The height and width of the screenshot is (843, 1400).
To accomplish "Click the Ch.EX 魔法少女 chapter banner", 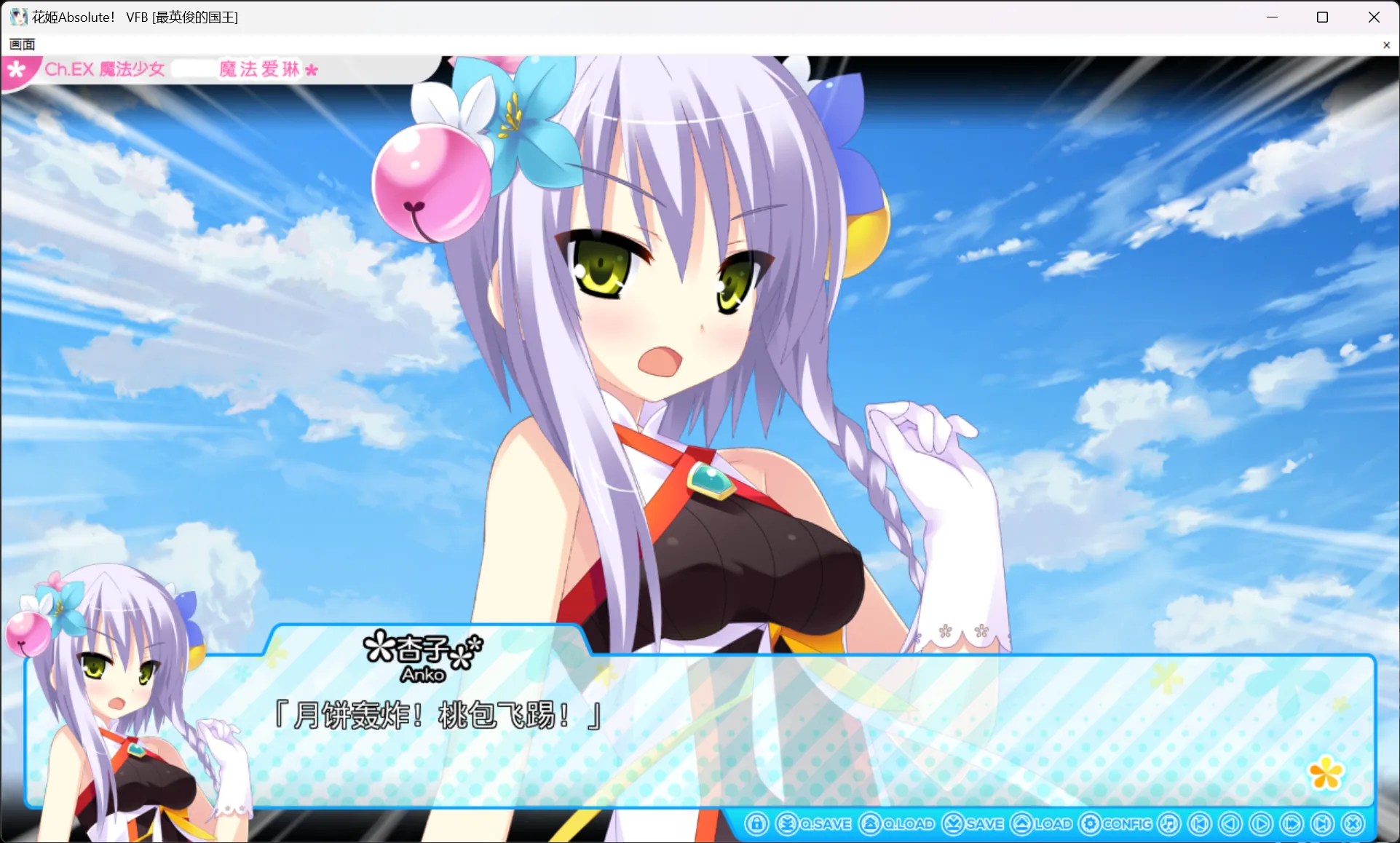I will click(x=167, y=68).
